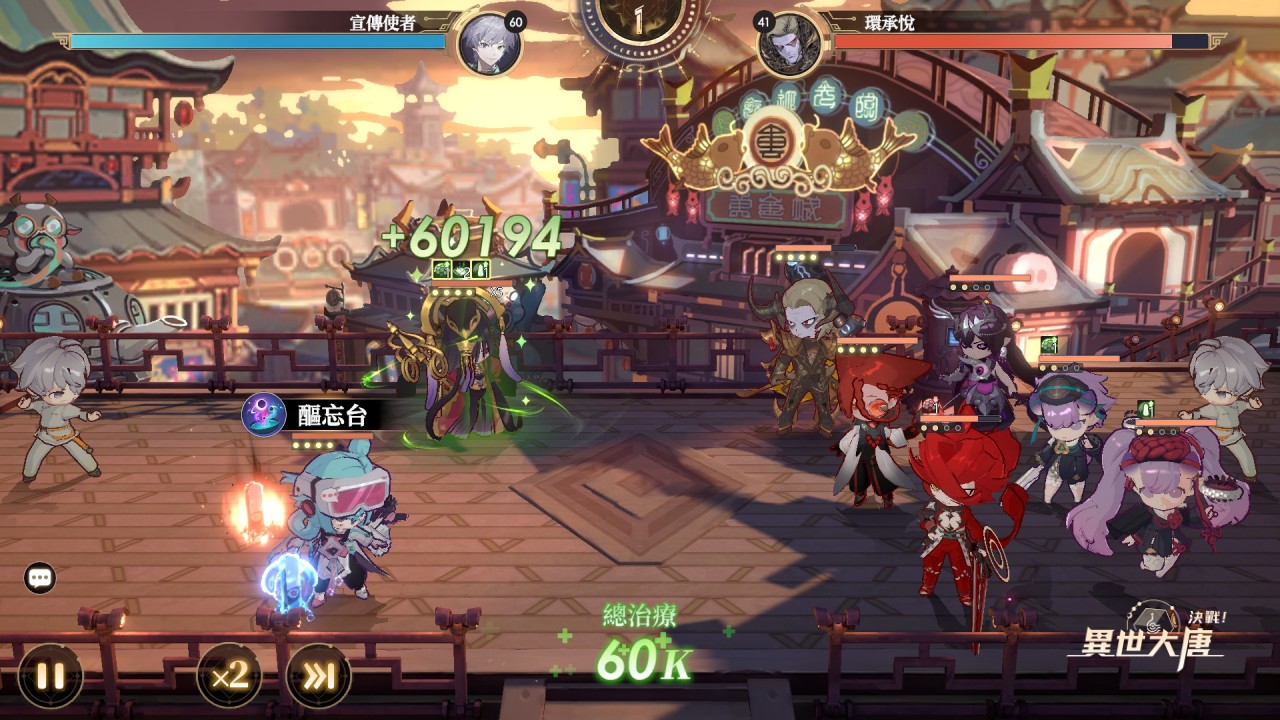Inspect the green turtle buff above the healer
The width and height of the screenshot is (1280, 720).
click(x=441, y=268)
